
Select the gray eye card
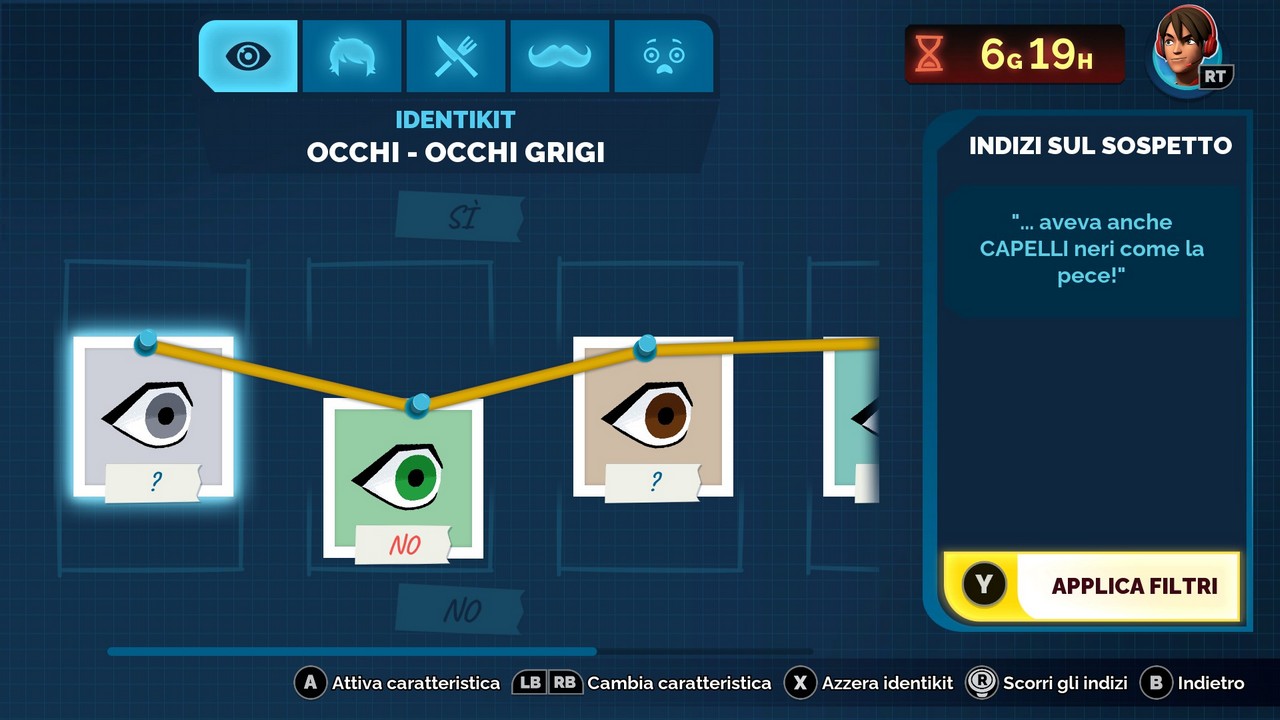click(x=153, y=416)
